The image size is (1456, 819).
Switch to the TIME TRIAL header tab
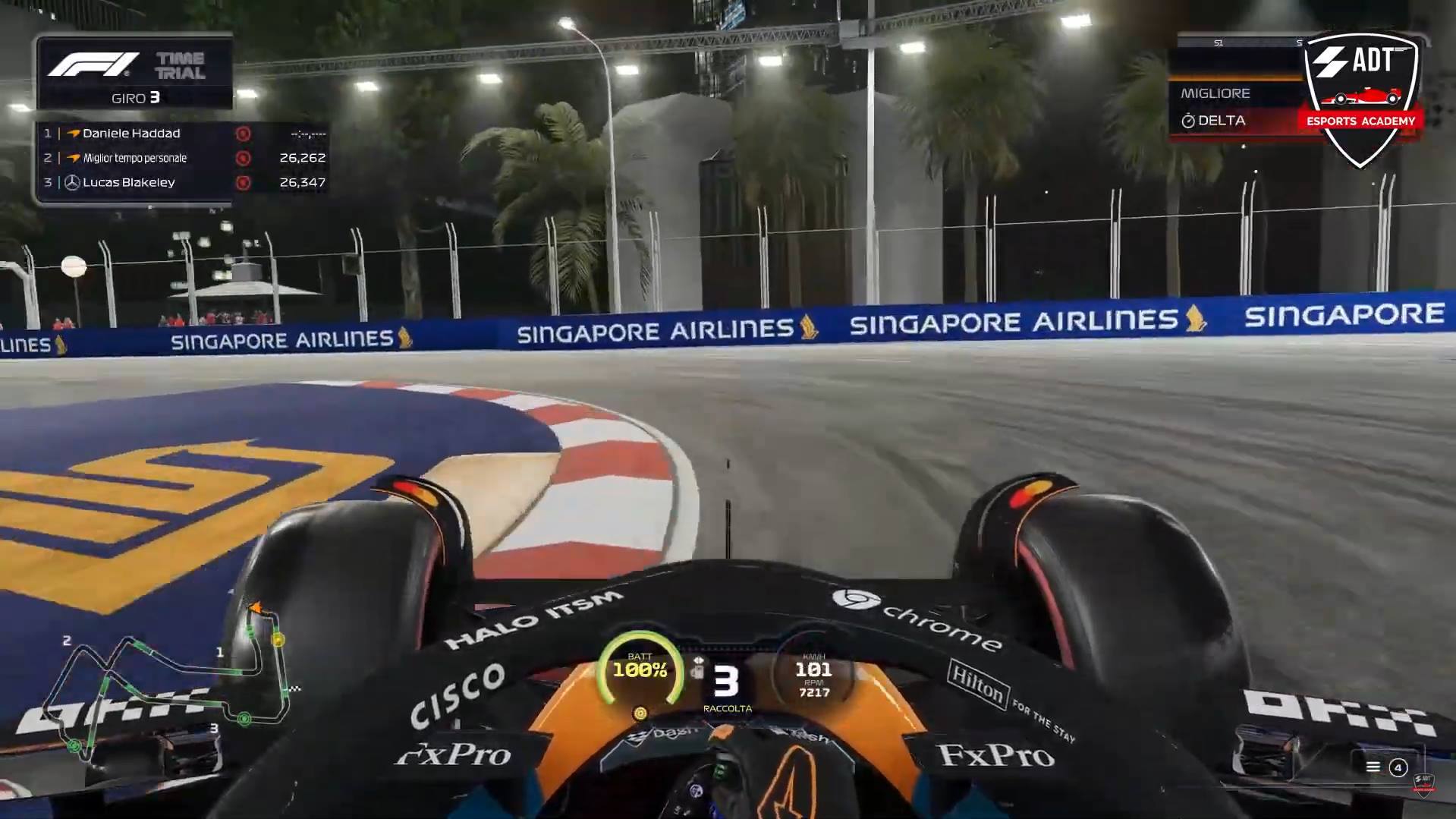[x=181, y=65]
